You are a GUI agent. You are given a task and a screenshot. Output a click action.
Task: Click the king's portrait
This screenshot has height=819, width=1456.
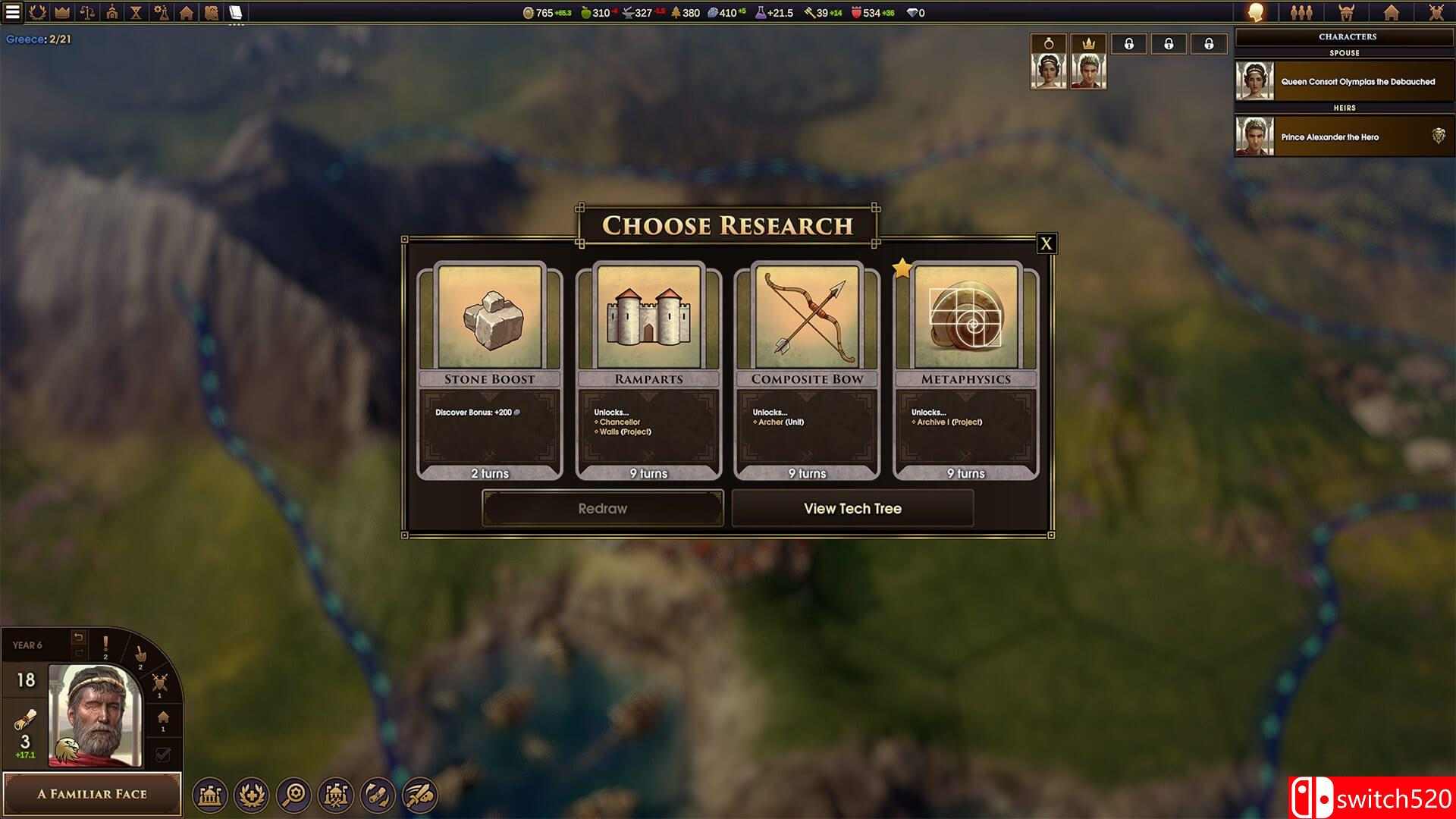94,714
